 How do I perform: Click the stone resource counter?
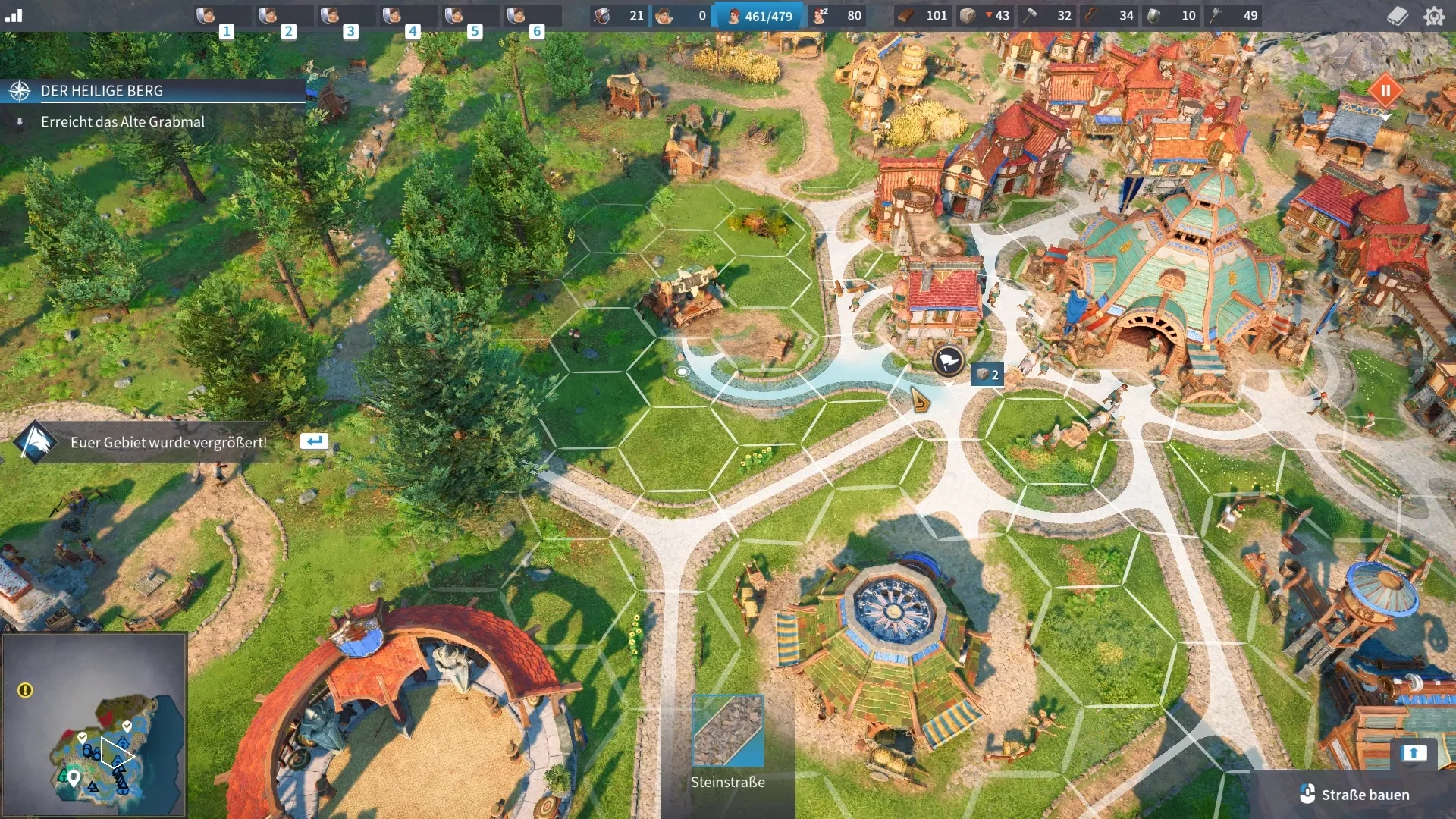985,16
